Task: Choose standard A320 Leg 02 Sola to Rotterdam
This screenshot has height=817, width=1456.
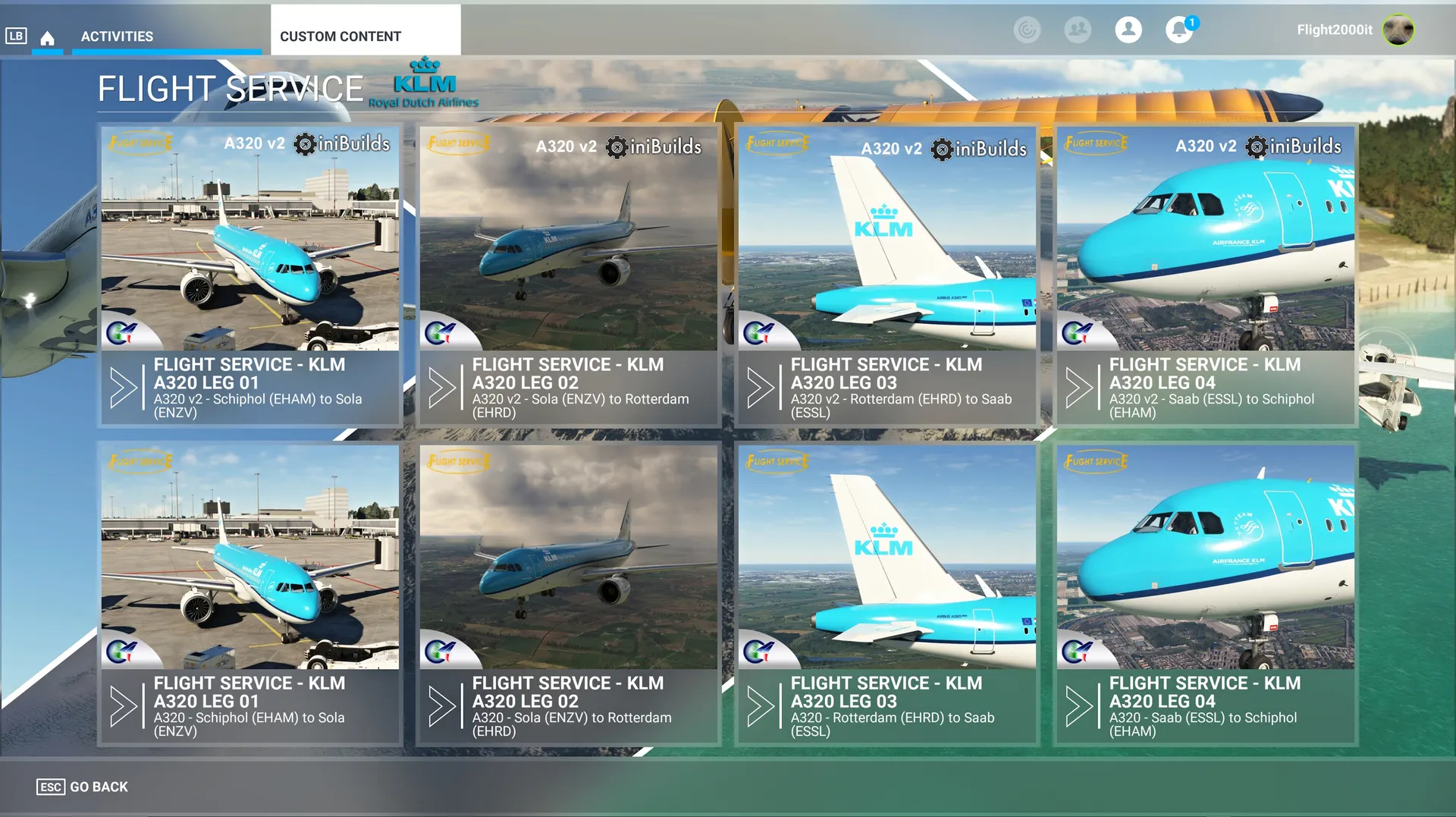Action: [569, 593]
